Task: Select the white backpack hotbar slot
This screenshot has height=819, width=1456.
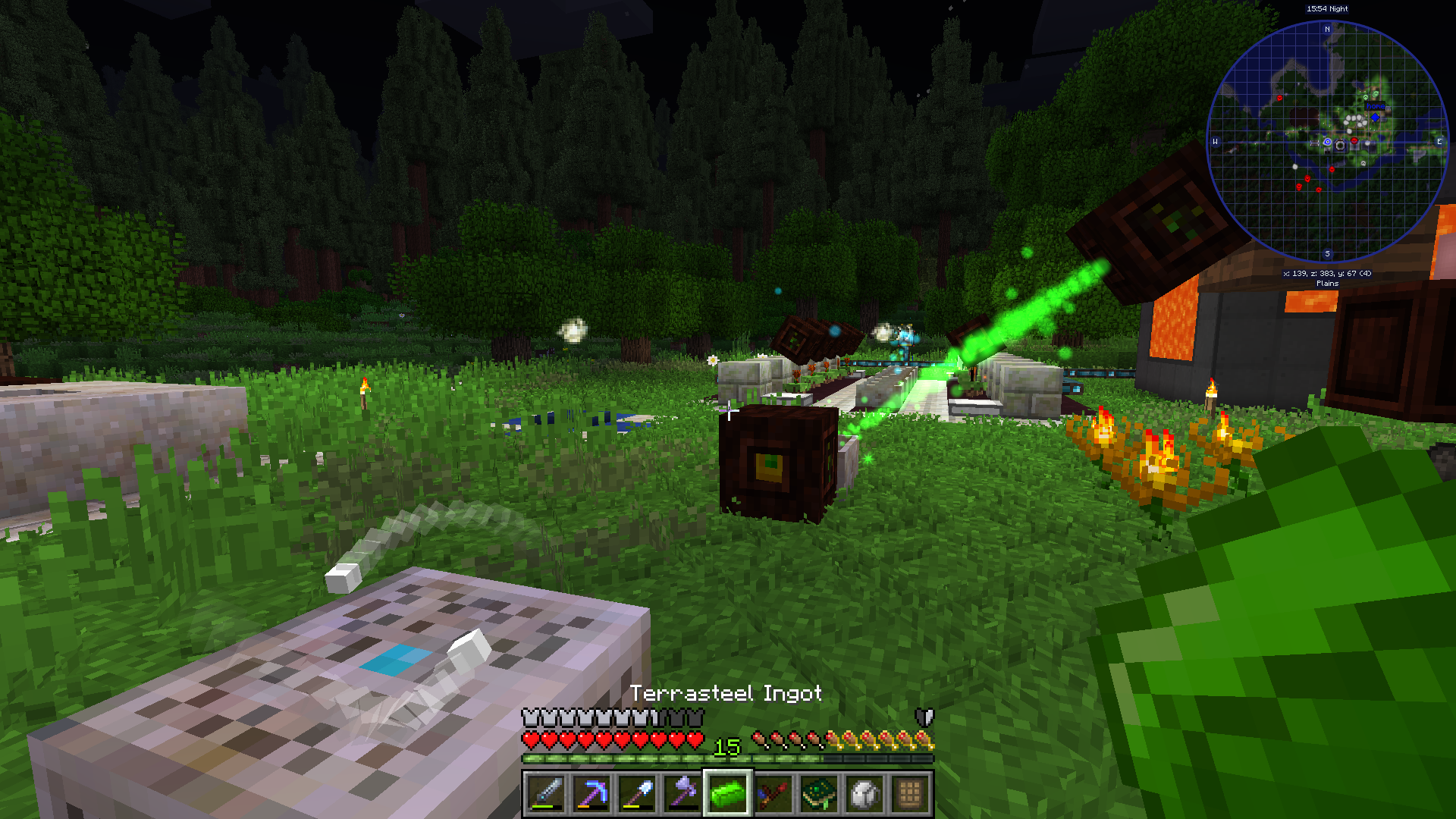Action: [864, 794]
